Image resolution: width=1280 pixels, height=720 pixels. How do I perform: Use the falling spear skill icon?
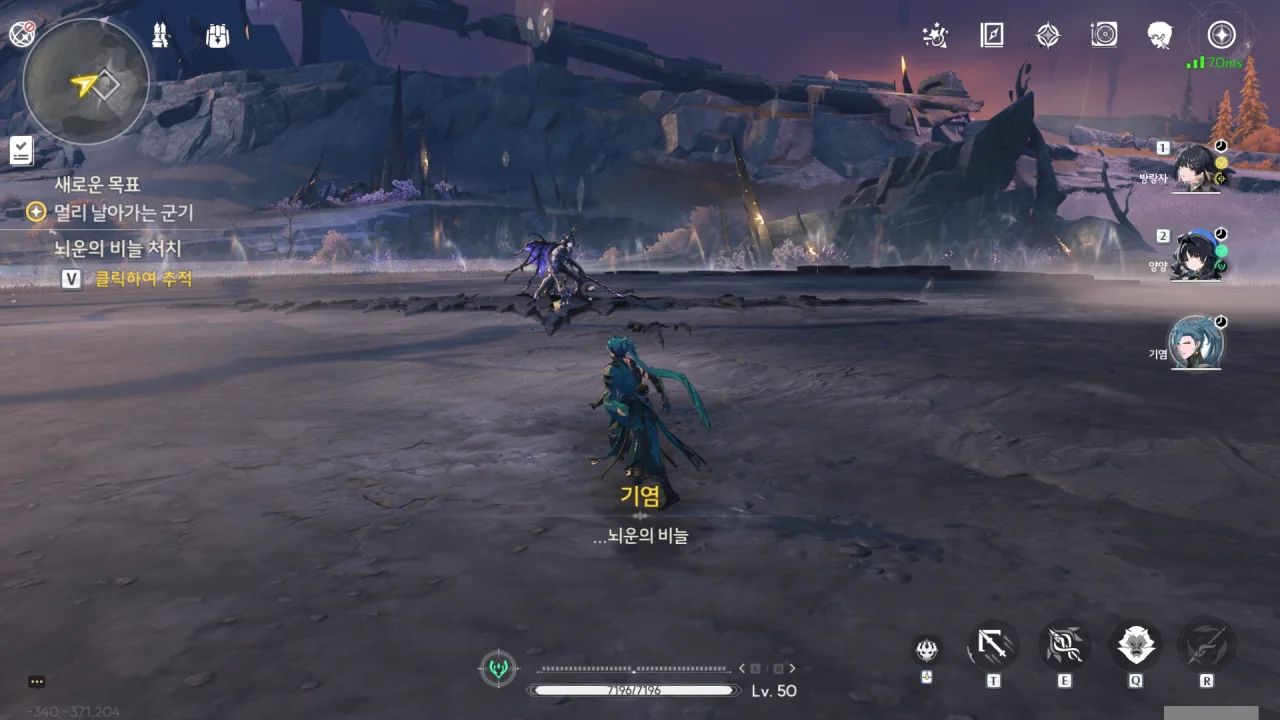point(993,646)
